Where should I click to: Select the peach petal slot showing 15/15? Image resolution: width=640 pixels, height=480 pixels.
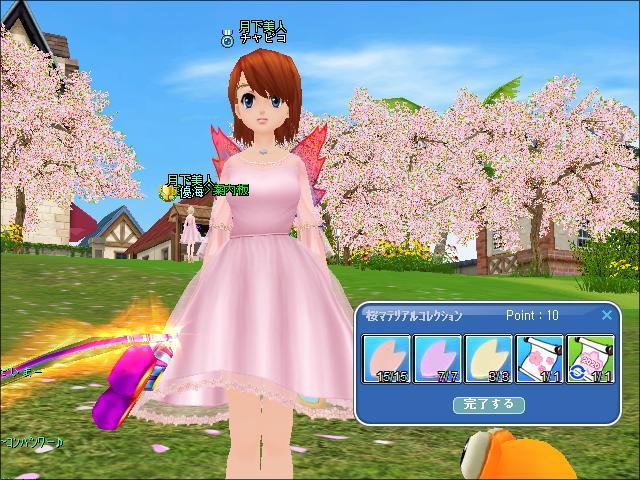(386, 360)
